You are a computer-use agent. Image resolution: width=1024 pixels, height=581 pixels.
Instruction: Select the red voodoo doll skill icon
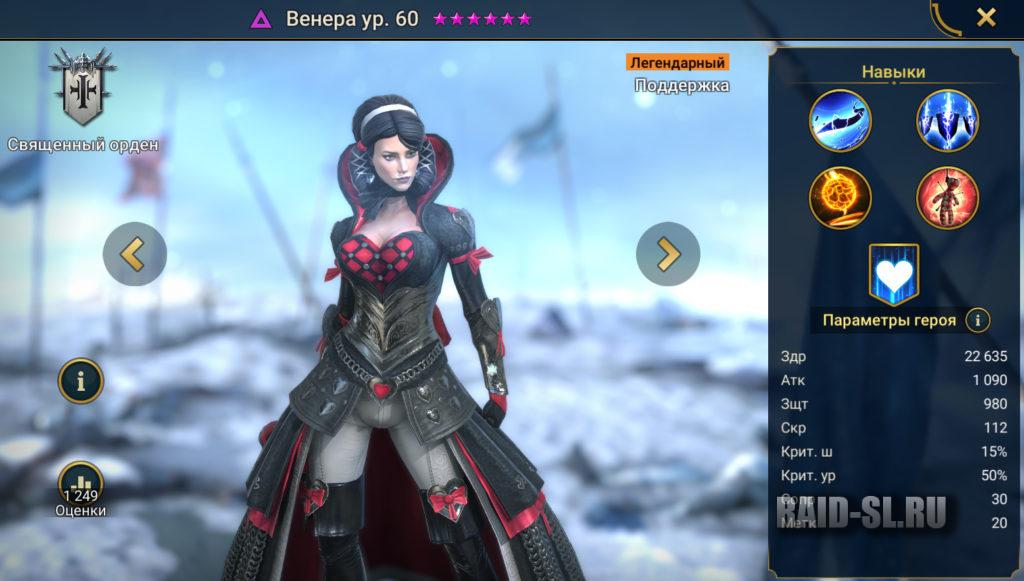(947, 197)
